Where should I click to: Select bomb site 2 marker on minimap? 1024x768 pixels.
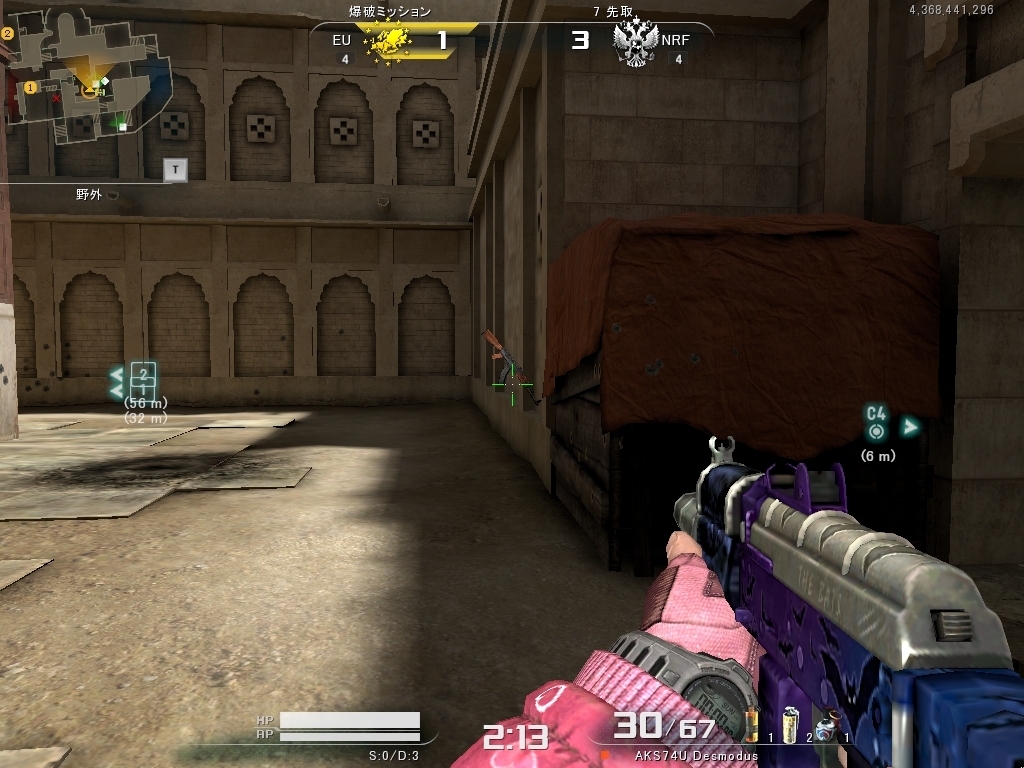click(7, 33)
